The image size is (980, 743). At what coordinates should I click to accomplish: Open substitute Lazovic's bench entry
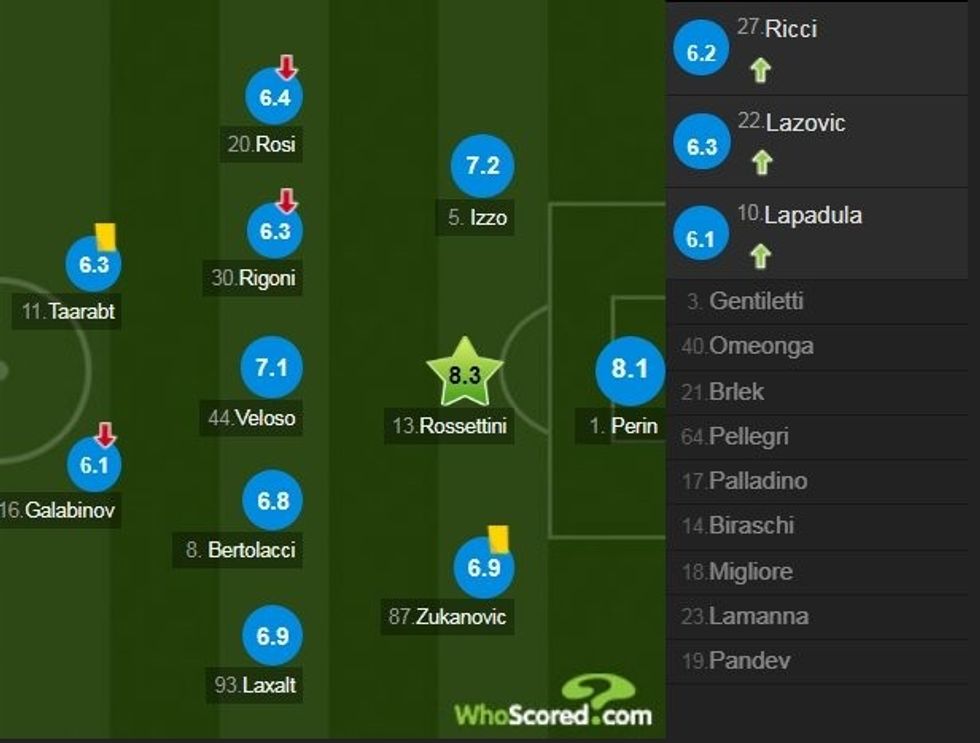[805, 123]
